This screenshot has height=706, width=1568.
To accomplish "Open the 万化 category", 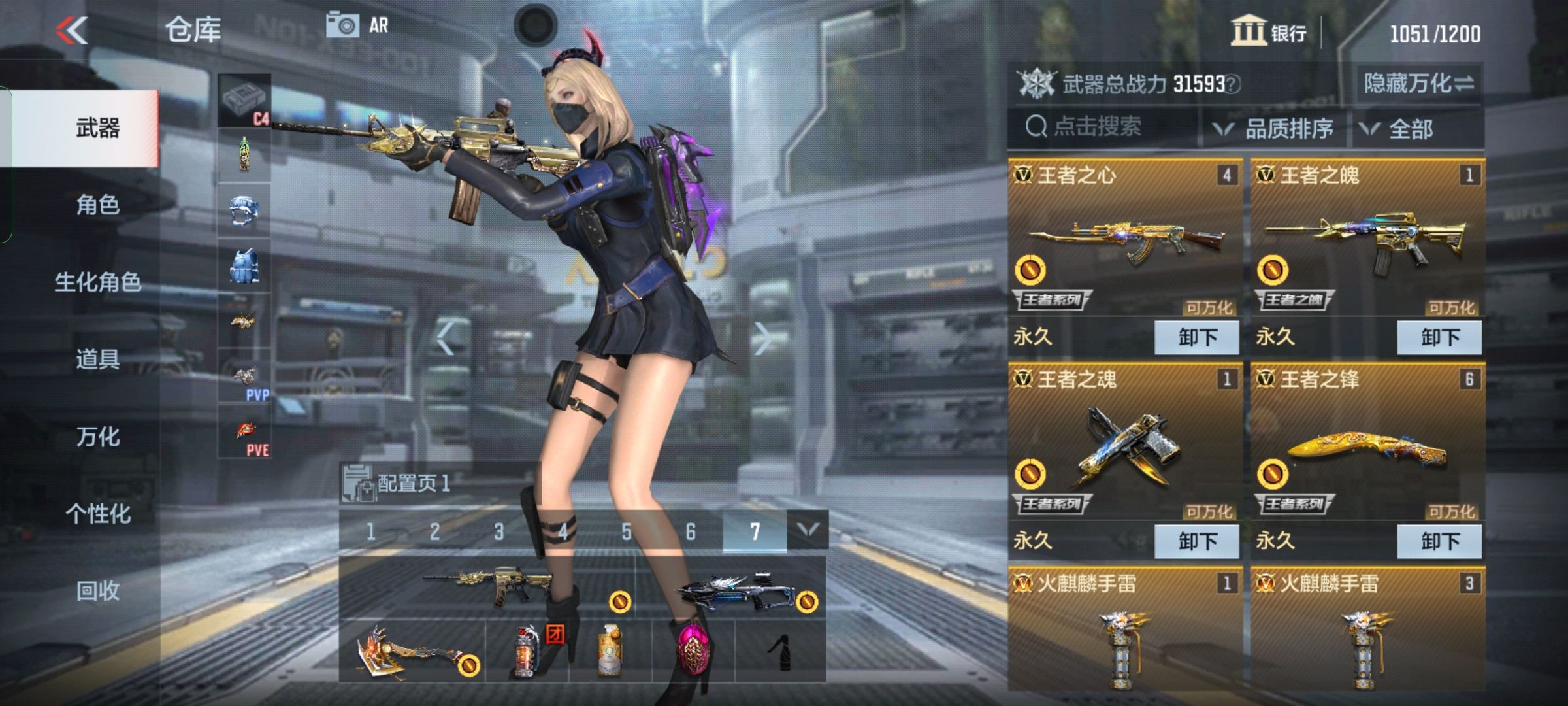I will (98, 437).
